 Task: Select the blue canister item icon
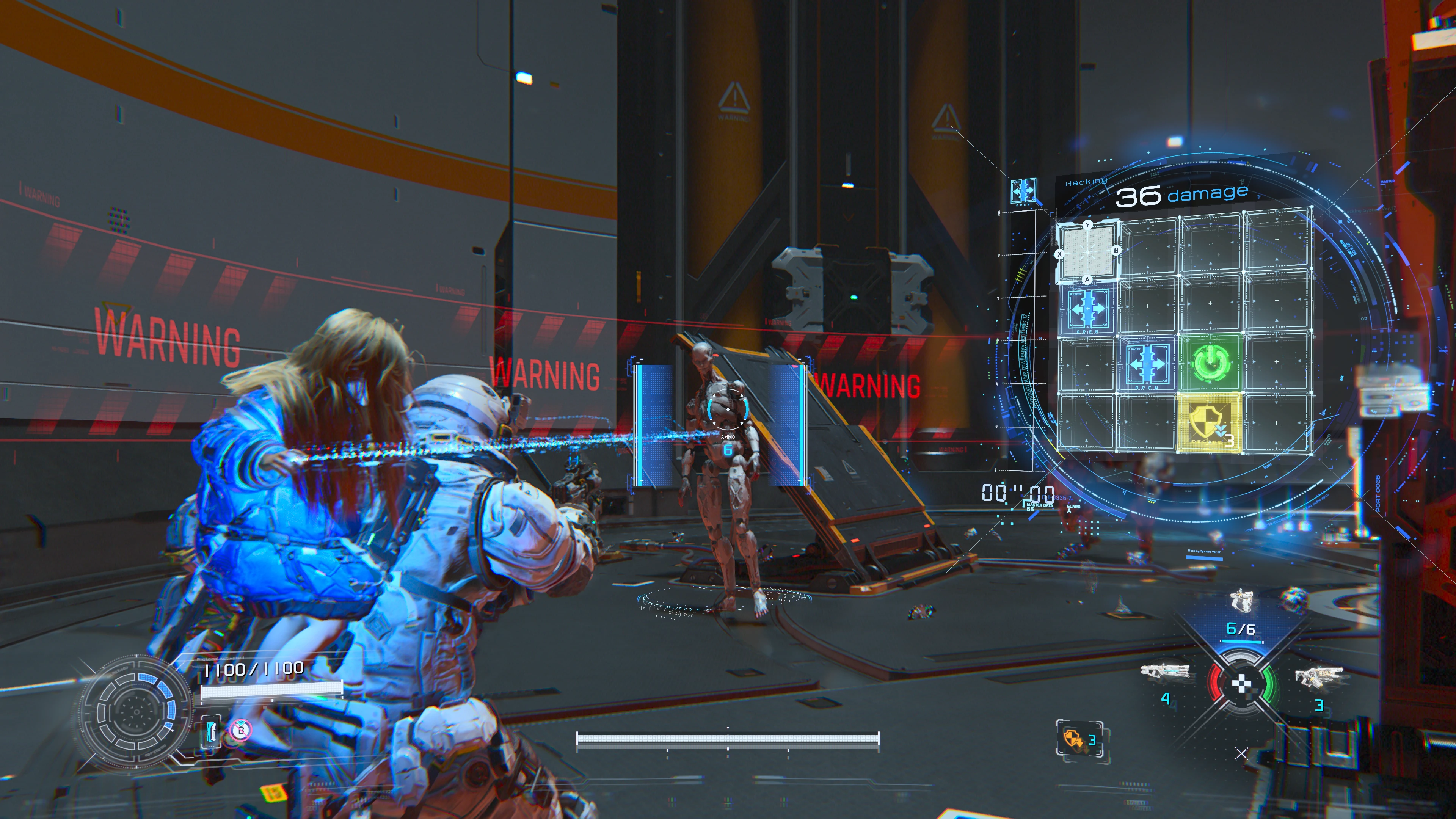click(x=211, y=730)
